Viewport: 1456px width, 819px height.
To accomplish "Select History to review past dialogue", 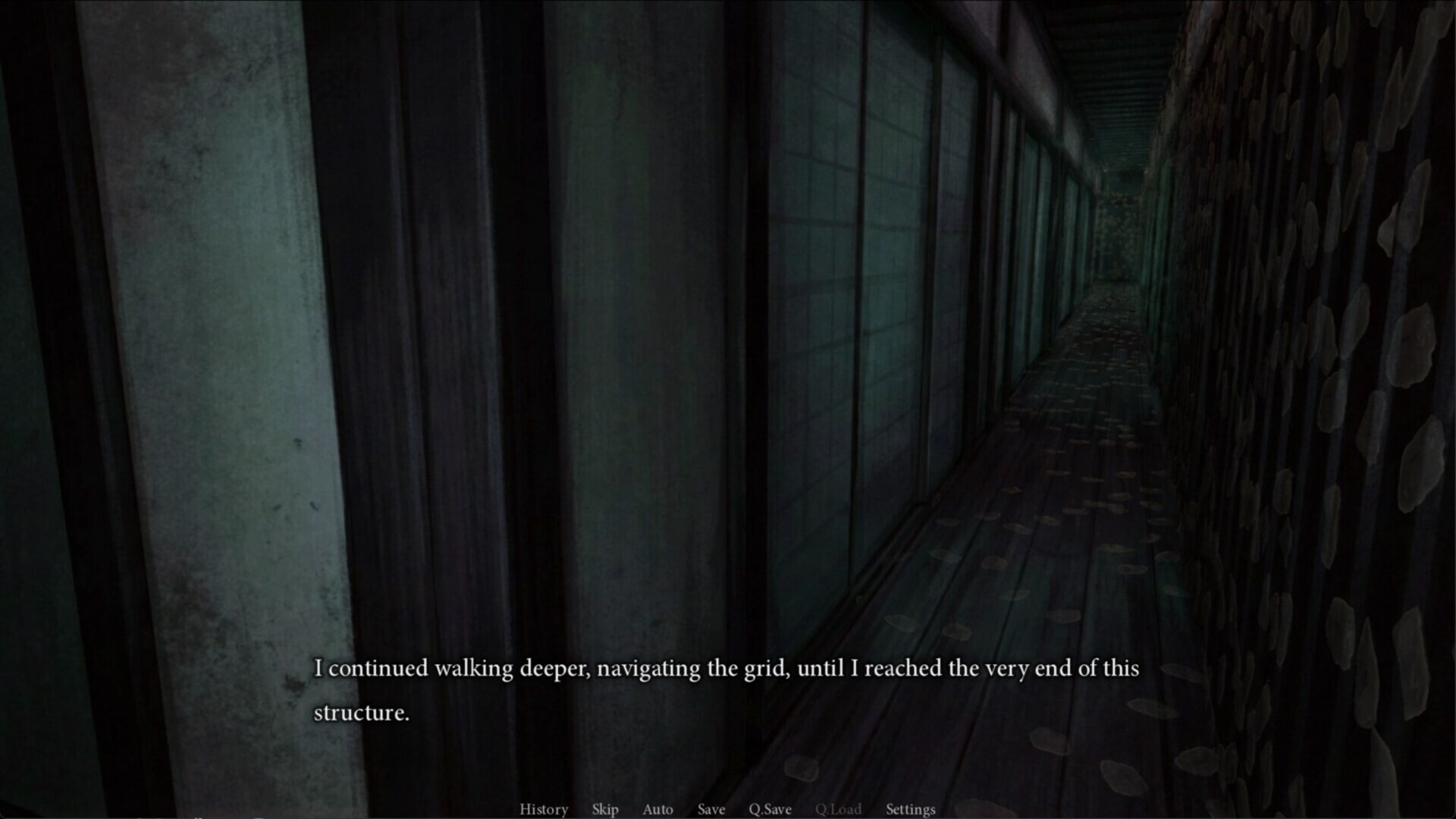I will pyautogui.click(x=543, y=809).
